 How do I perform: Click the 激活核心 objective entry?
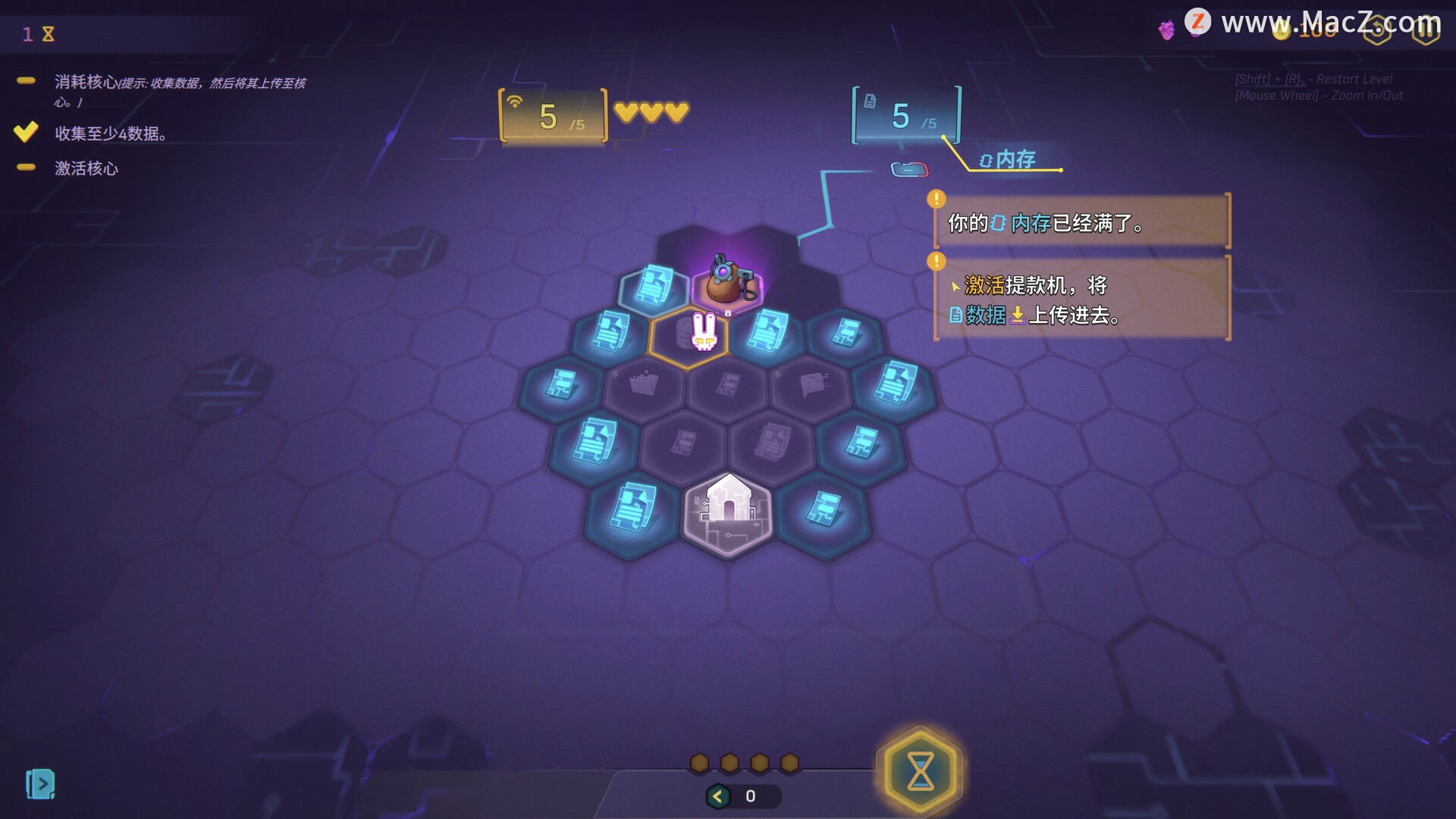(x=86, y=168)
